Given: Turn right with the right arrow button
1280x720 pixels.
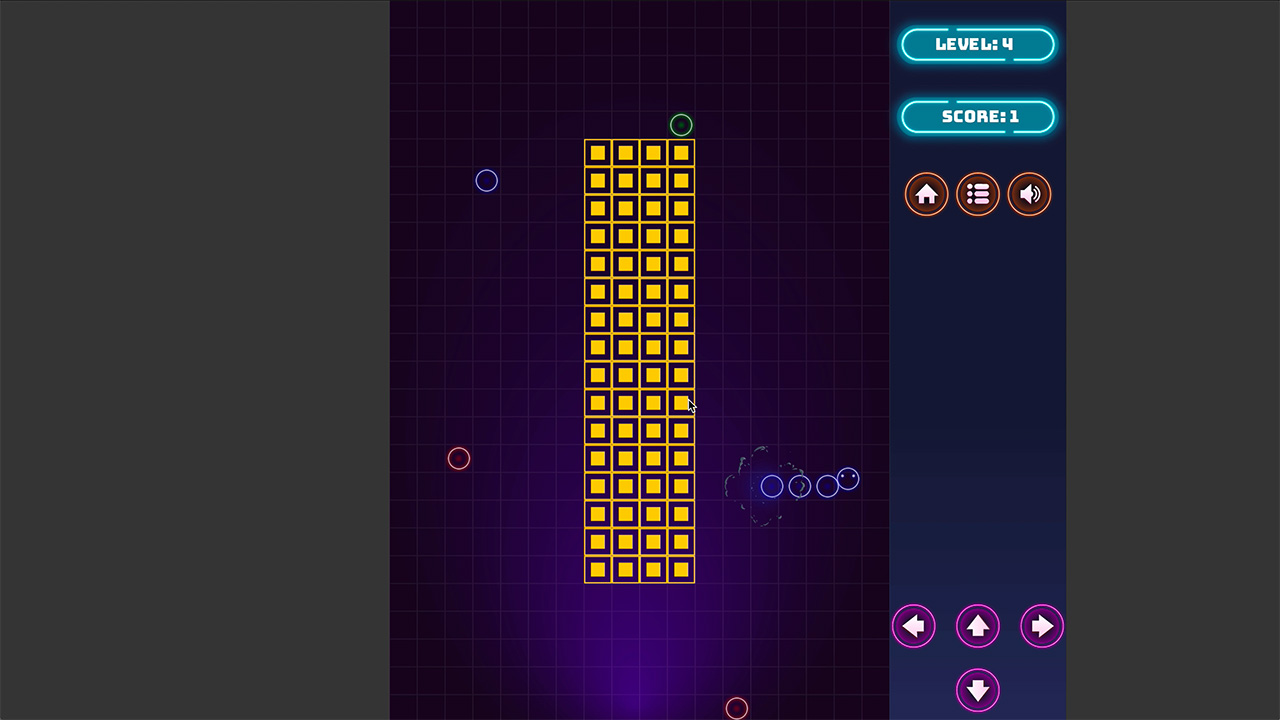Looking at the screenshot, I should (1041, 626).
